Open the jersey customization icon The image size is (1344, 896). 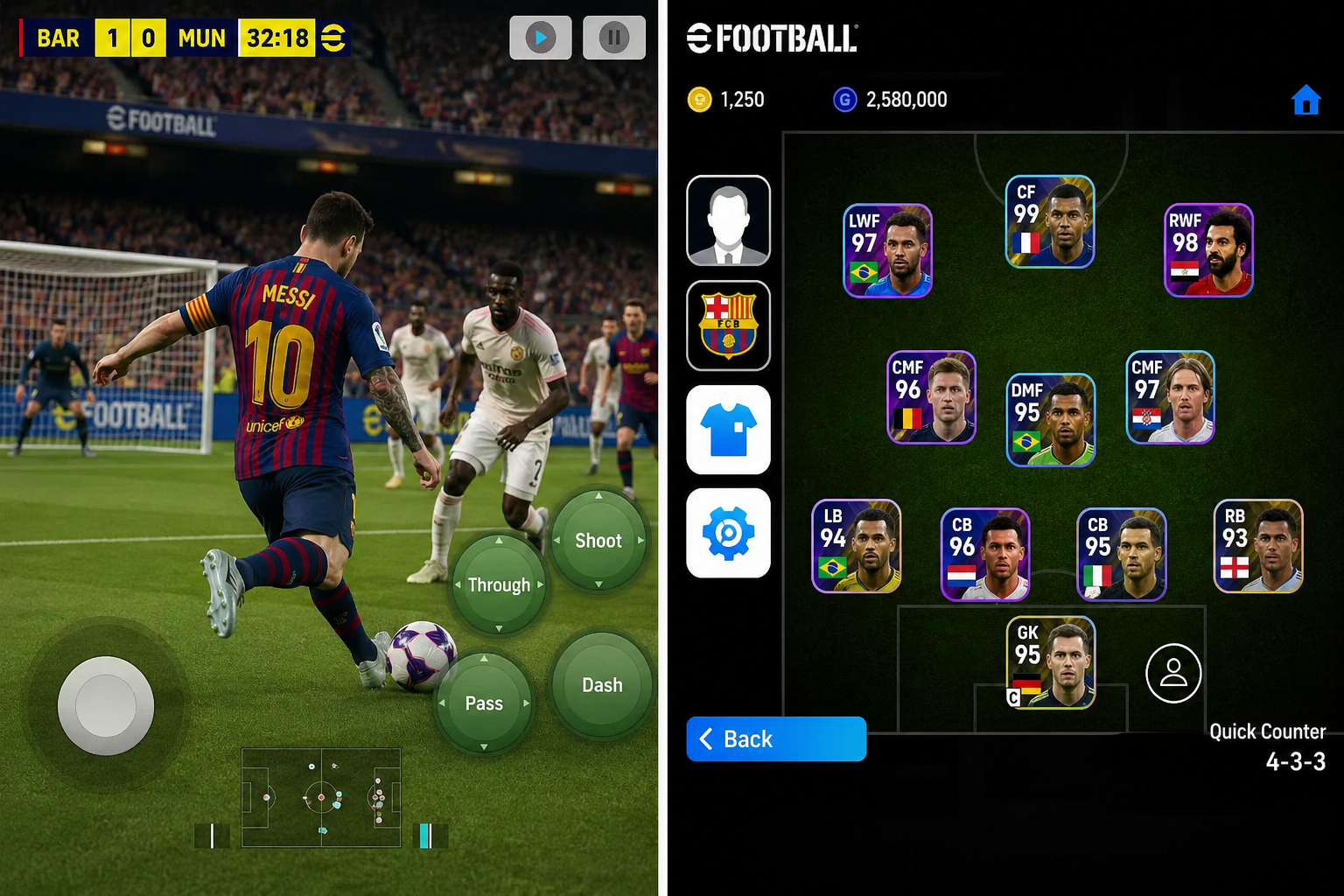(x=728, y=430)
